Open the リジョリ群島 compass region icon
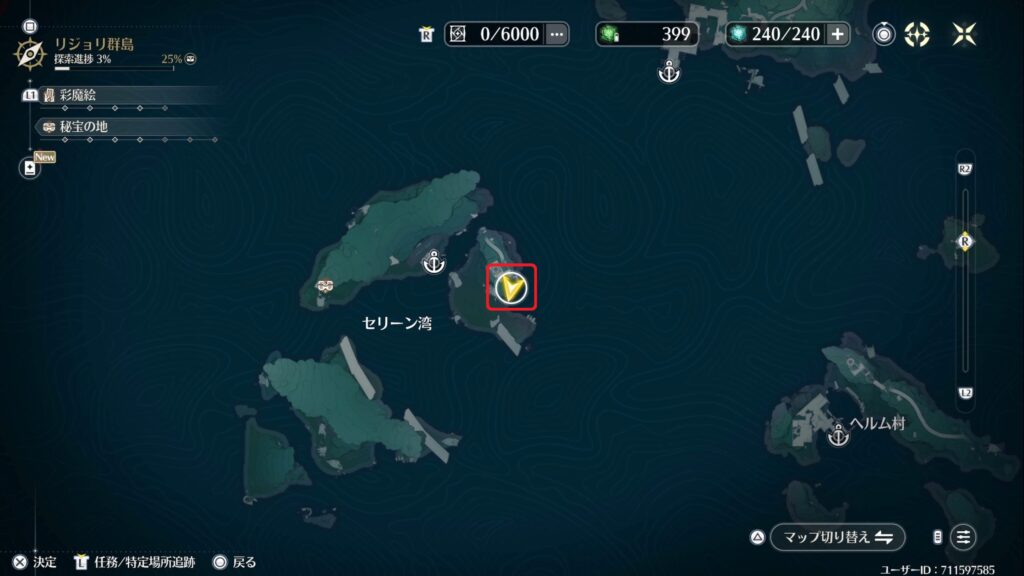The width and height of the screenshot is (1024, 576). click(29, 52)
